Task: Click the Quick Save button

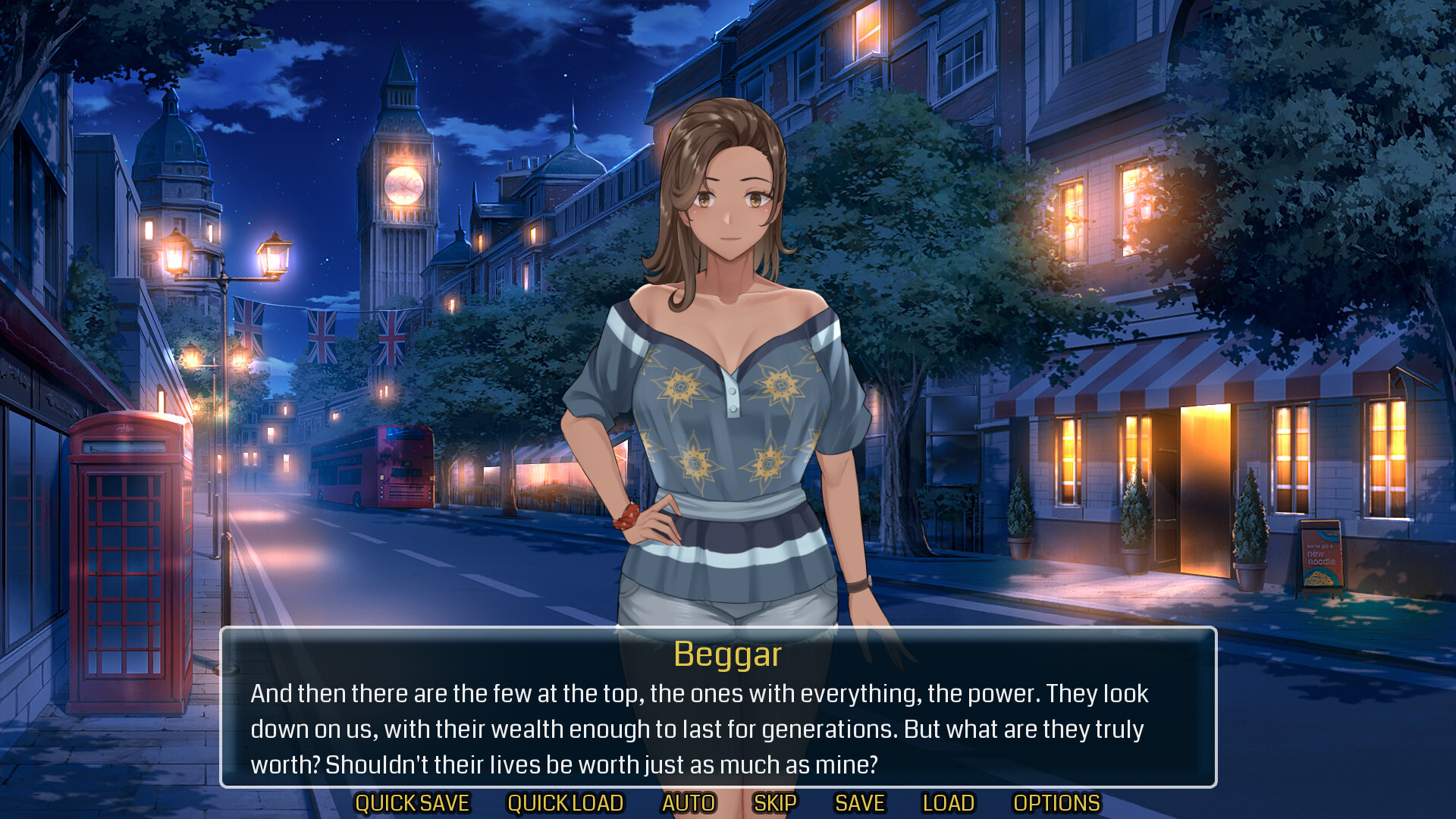Action: coord(413,803)
